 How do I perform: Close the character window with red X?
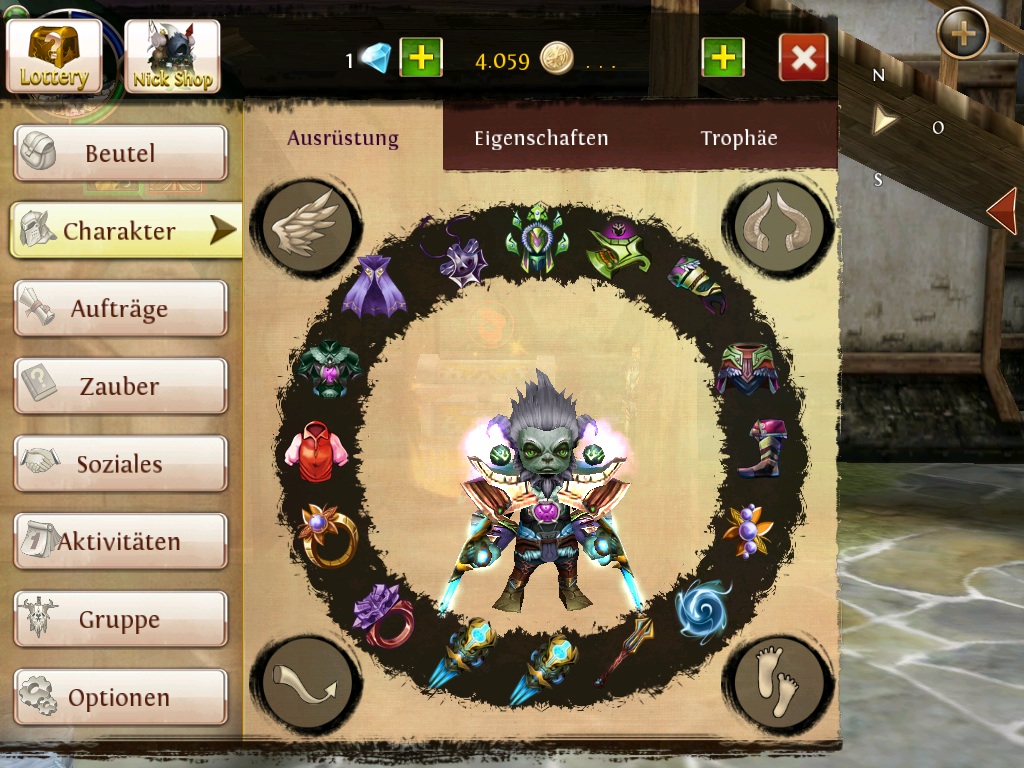pos(803,59)
